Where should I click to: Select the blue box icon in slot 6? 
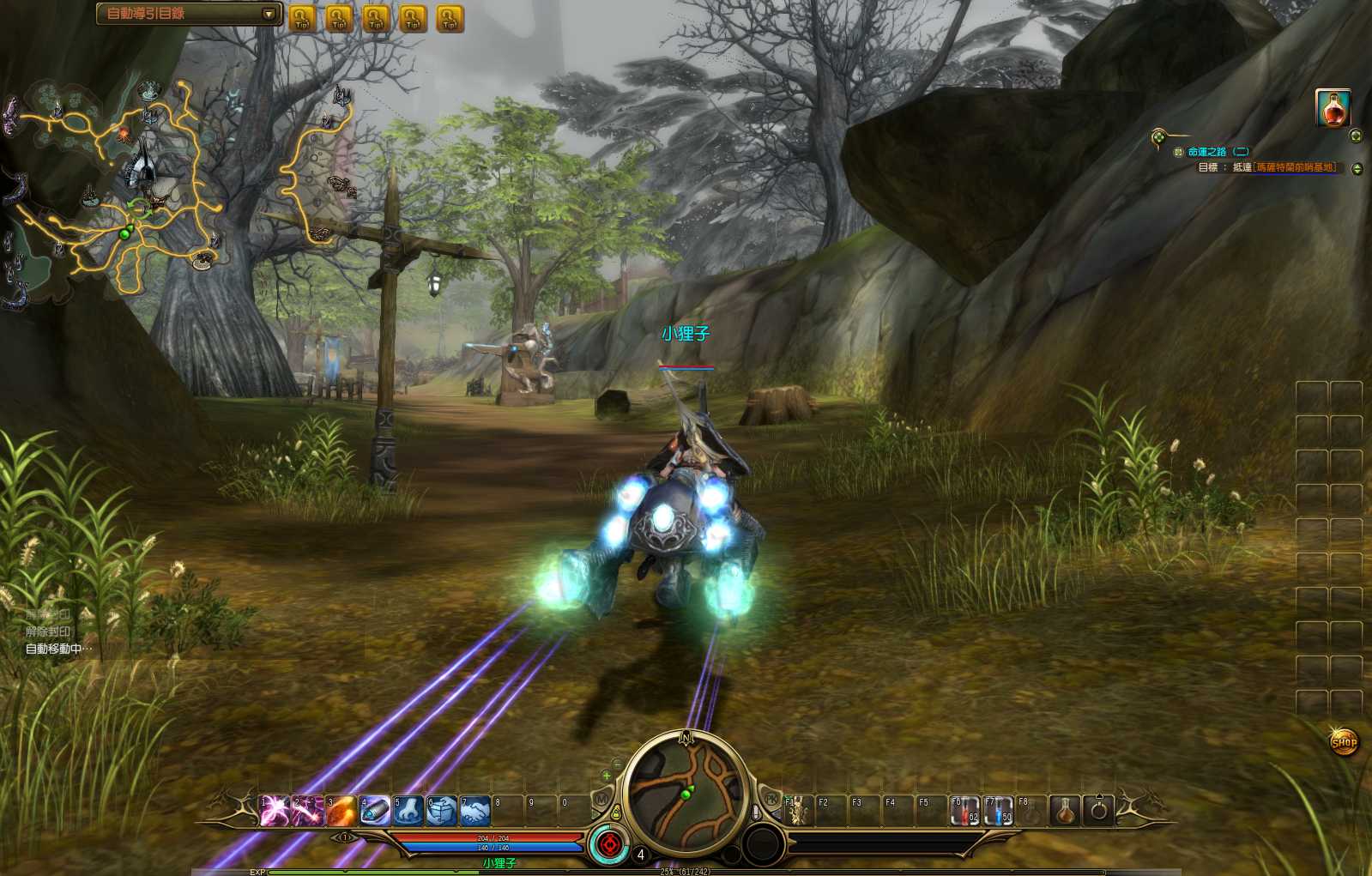[442, 810]
